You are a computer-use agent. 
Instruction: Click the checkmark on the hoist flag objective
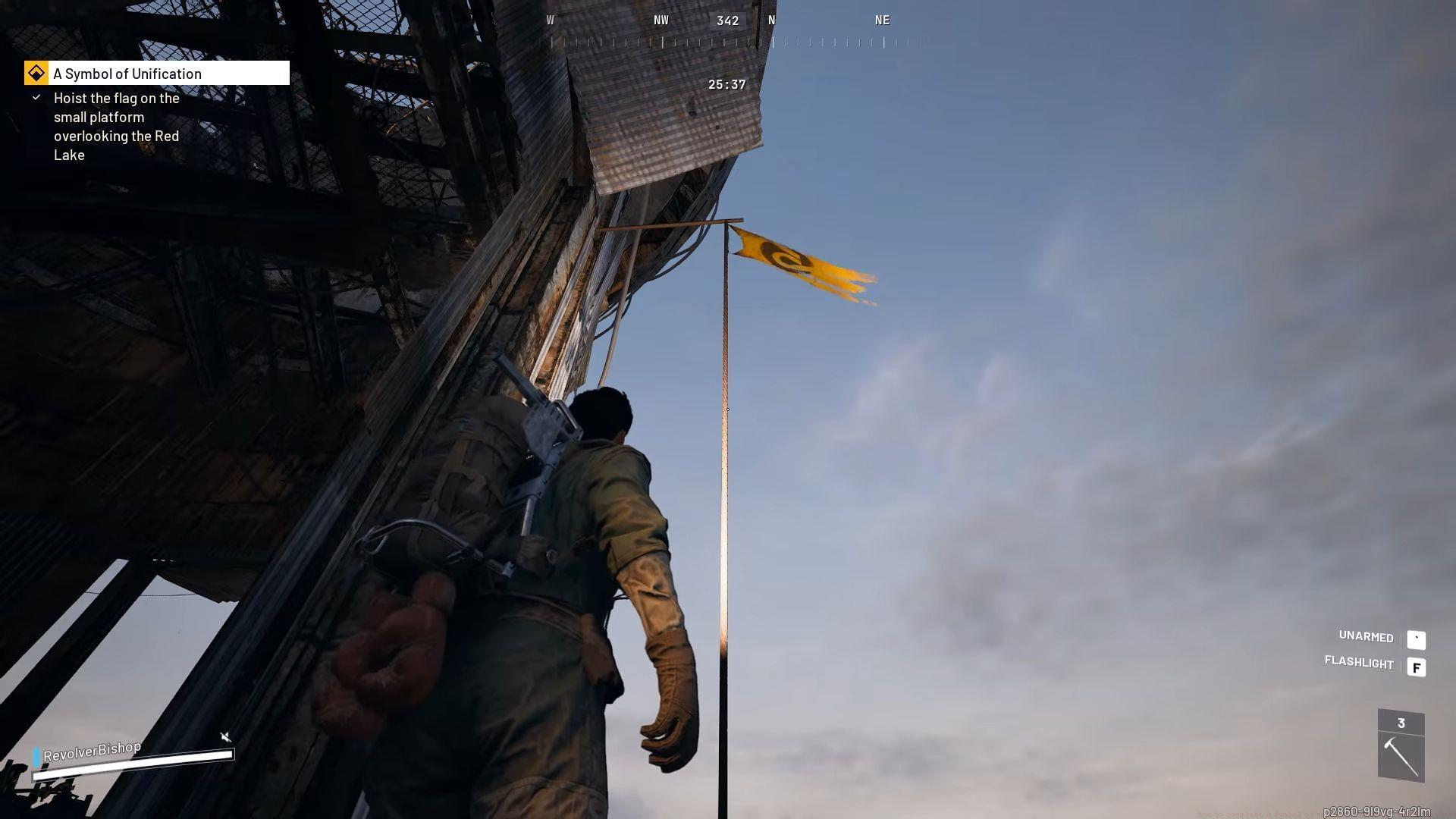tap(36, 97)
